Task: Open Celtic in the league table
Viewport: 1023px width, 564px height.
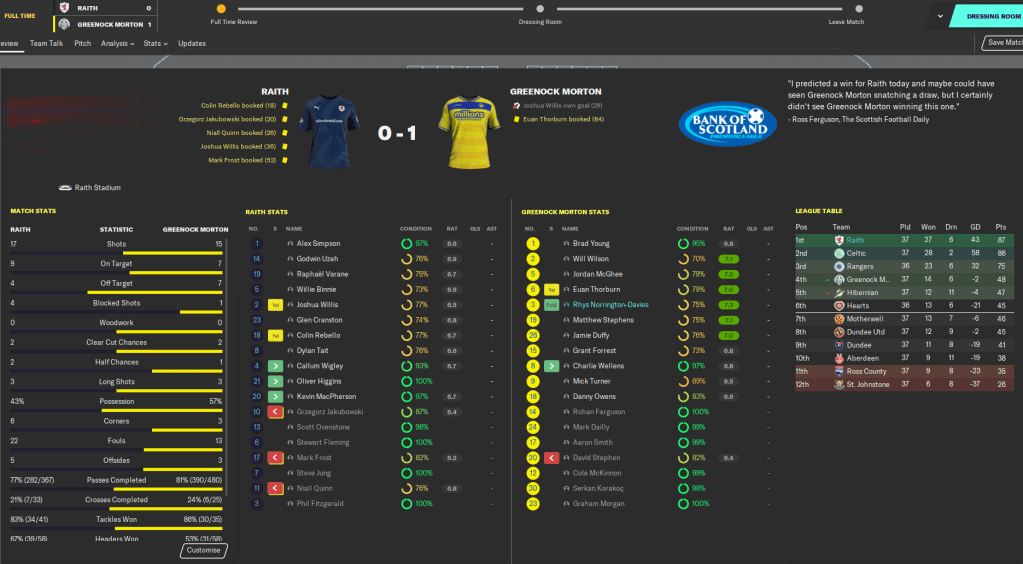Action: (857, 254)
